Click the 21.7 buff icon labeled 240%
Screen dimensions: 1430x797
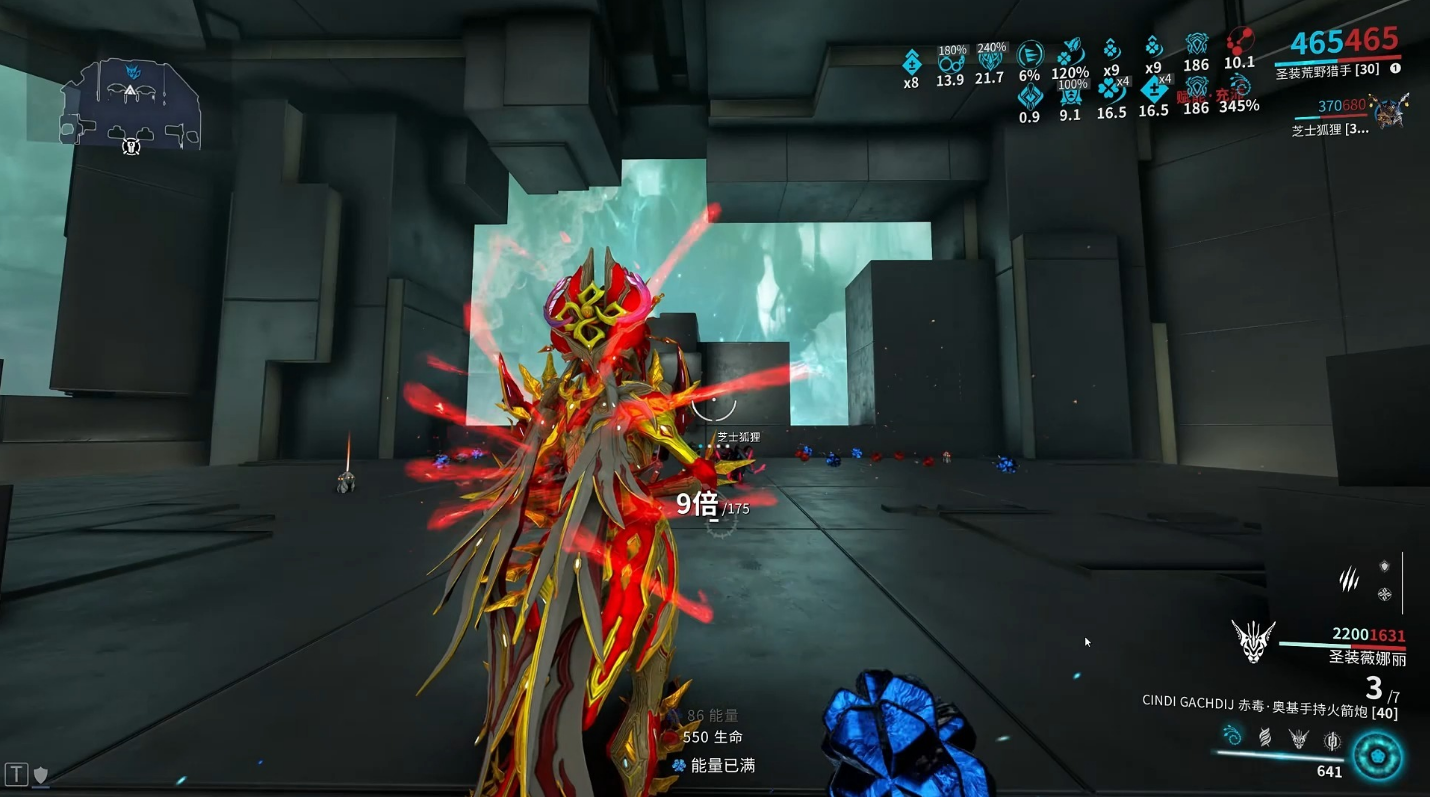[989, 60]
